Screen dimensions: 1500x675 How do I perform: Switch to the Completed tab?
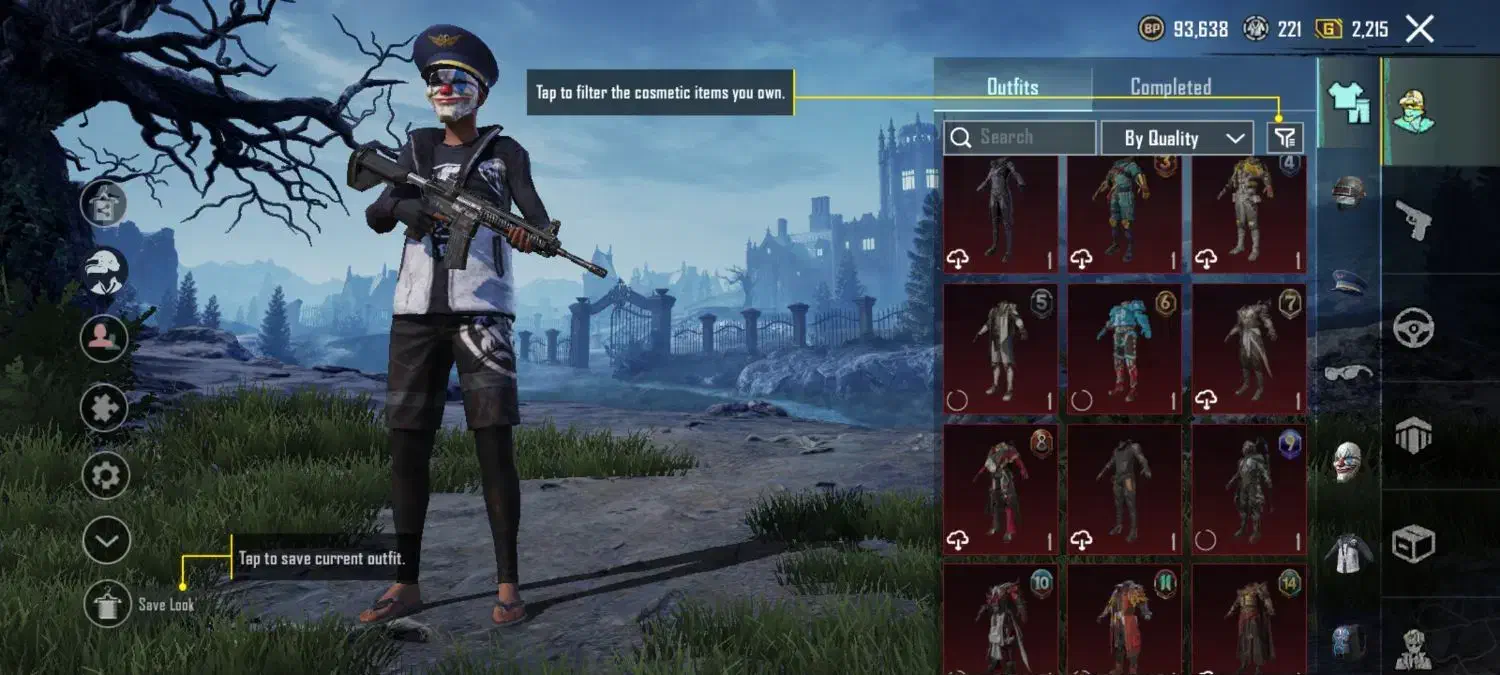point(1170,87)
